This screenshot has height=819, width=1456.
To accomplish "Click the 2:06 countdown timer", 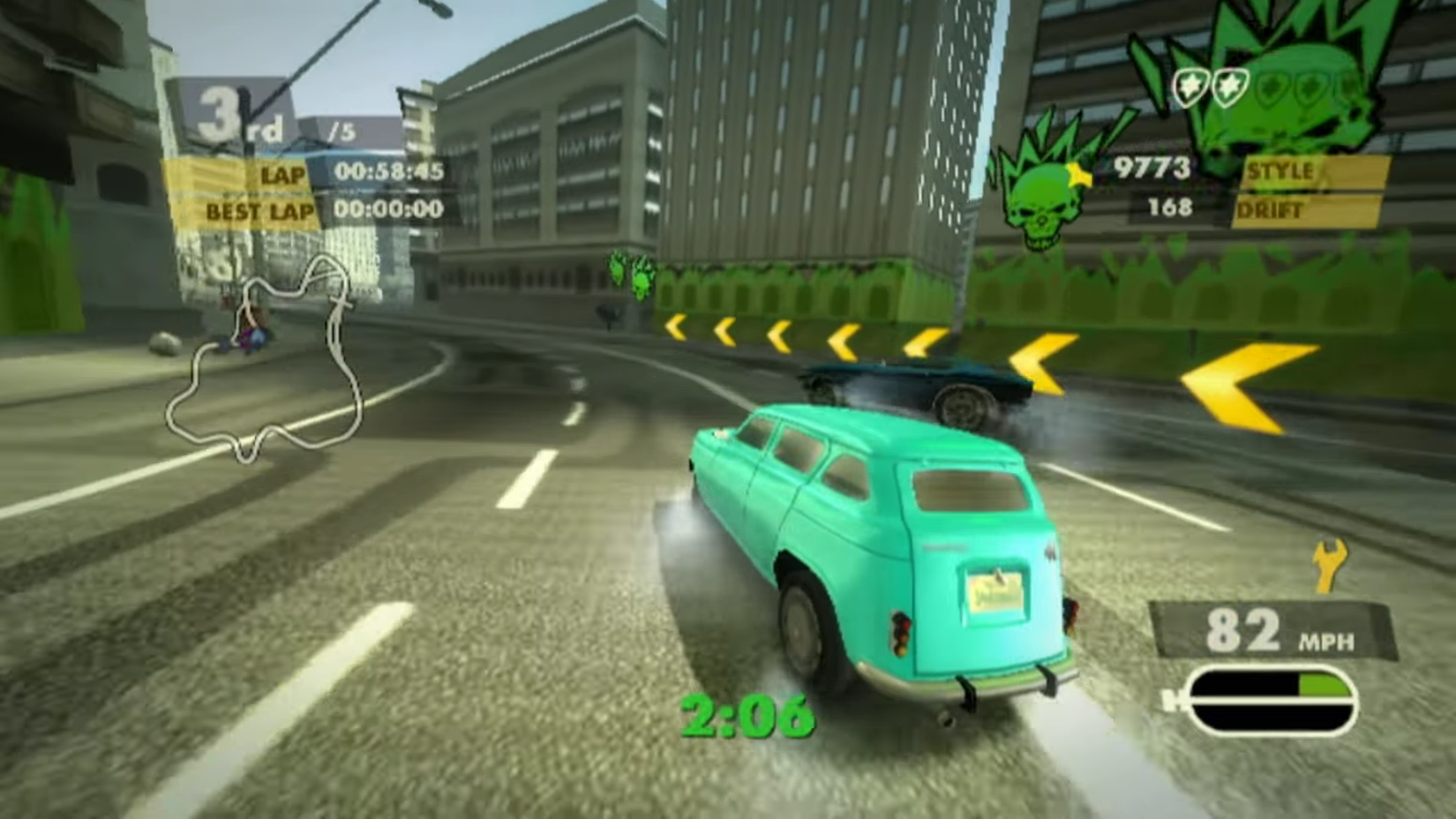I will point(750,713).
